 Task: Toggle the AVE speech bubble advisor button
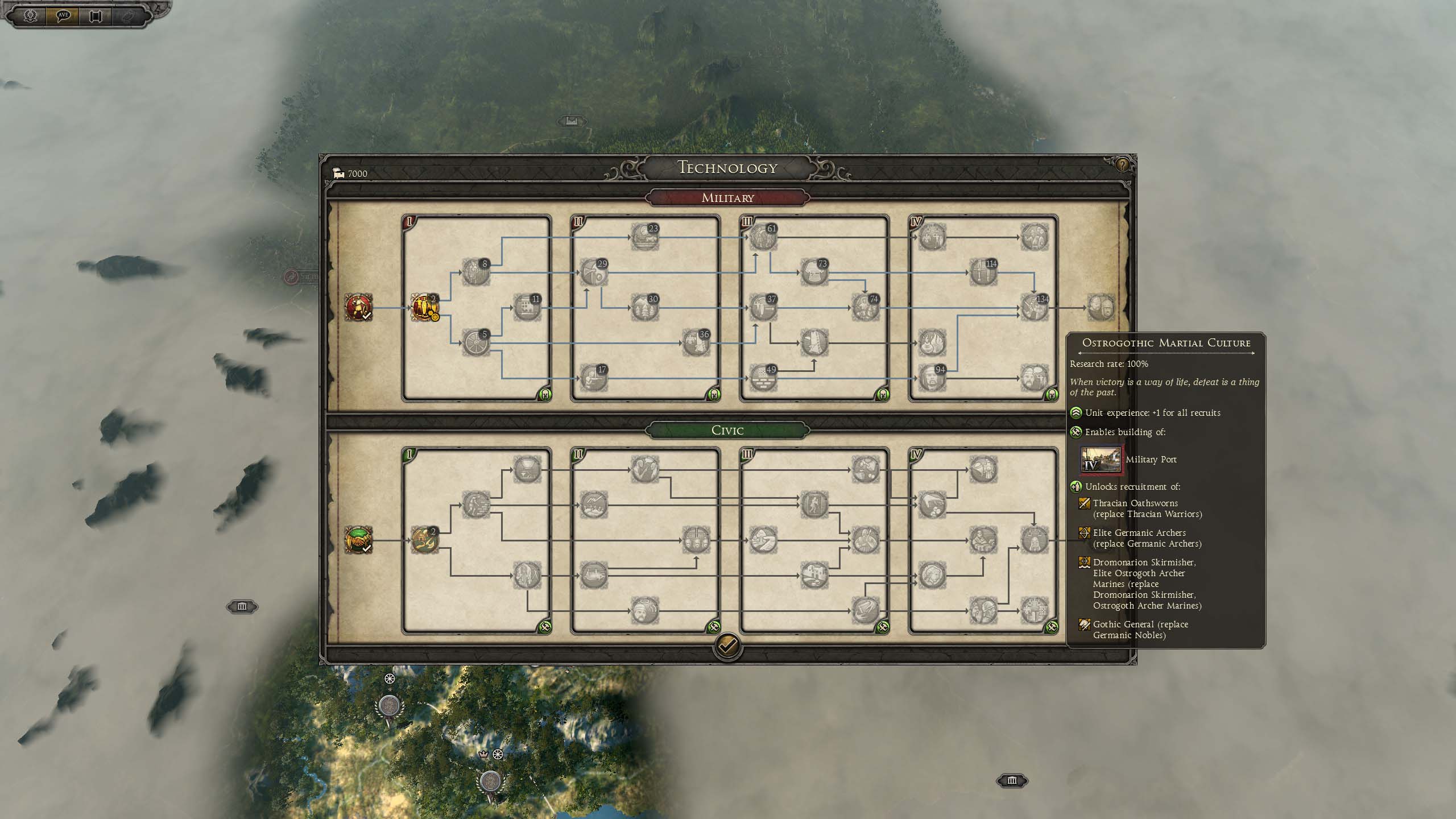[x=63, y=15]
